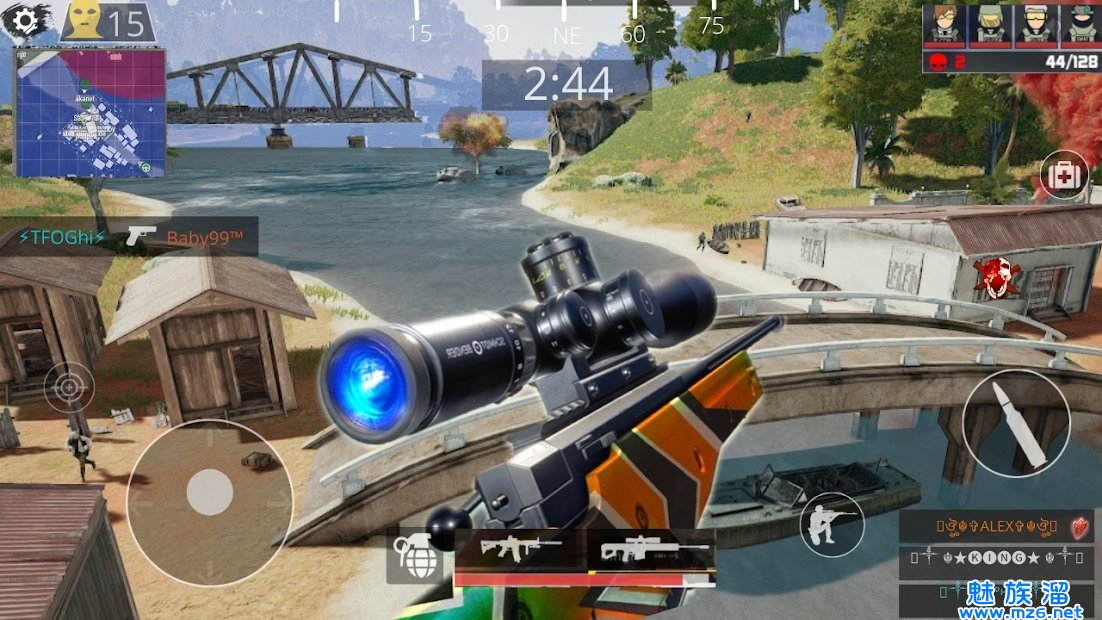Toggle the crouch stance button
The image size is (1102, 620).
(831, 523)
